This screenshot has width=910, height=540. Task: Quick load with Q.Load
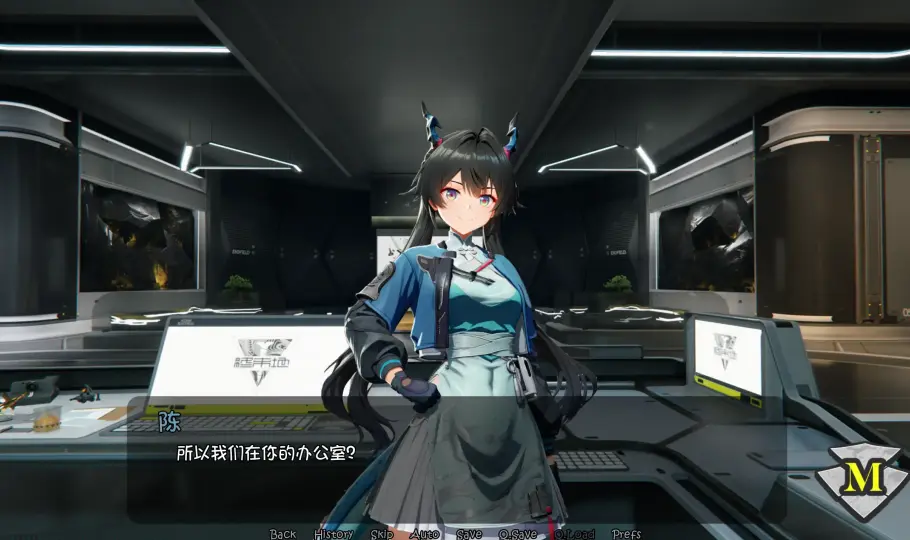click(x=575, y=534)
